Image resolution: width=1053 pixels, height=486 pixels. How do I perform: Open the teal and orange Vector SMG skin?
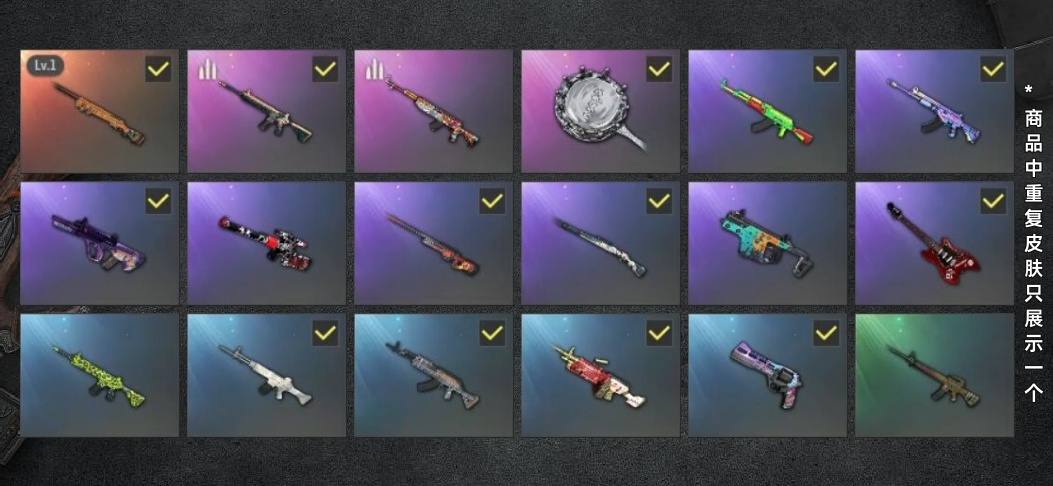point(766,243)
